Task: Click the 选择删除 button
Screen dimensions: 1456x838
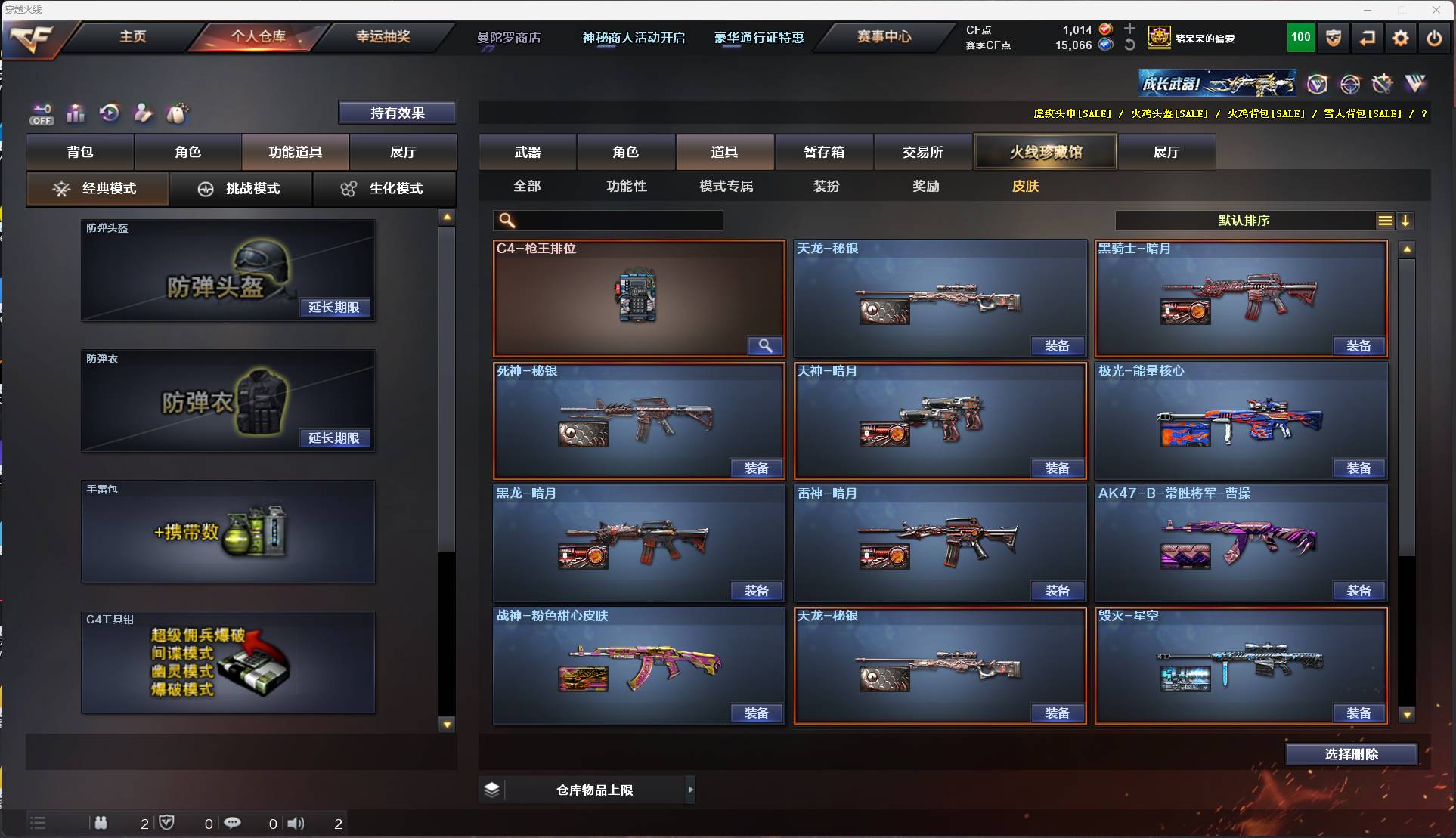Action: (x=1351, y=753)
